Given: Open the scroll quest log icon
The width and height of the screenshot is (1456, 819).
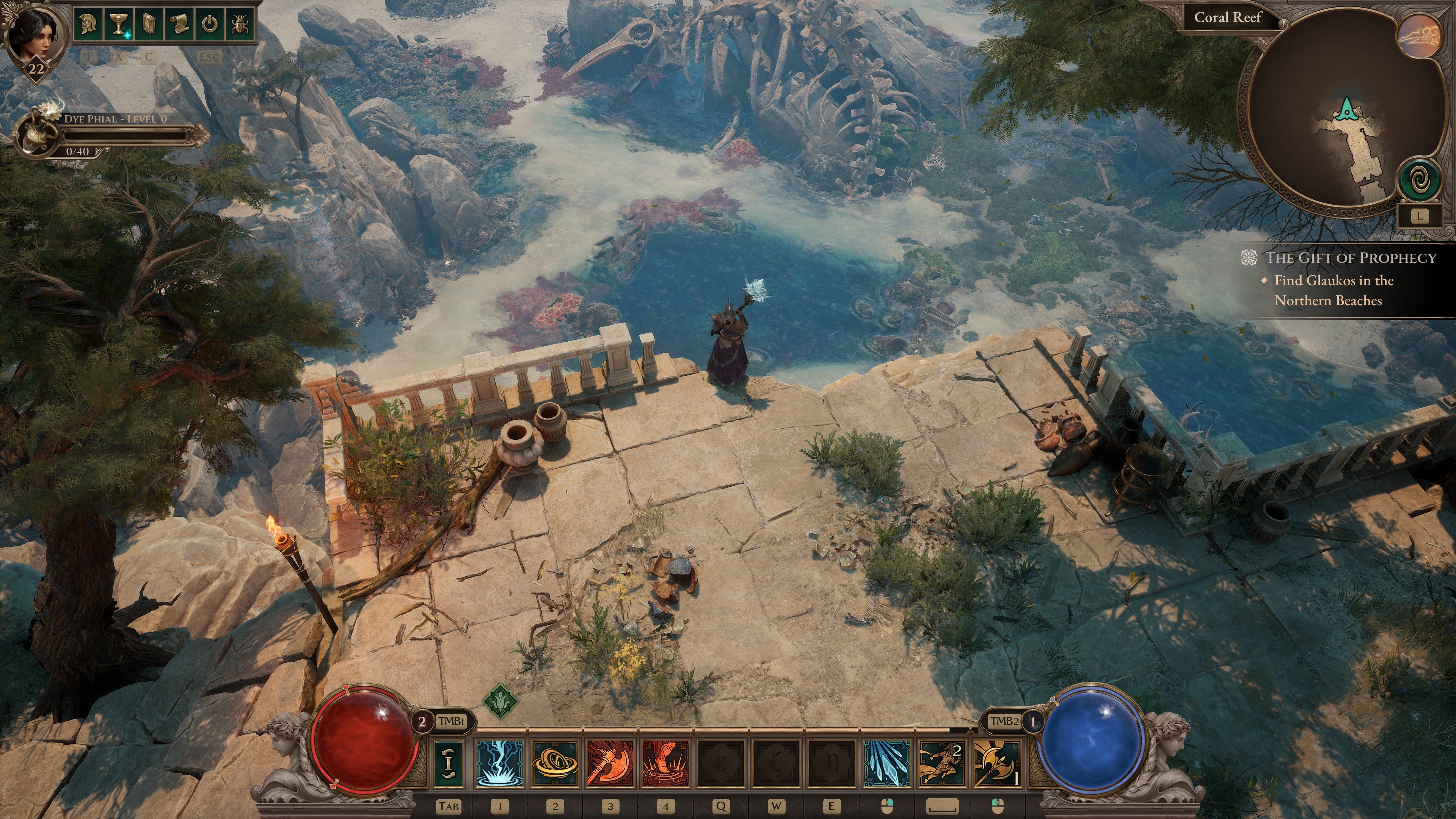Looking at the screenshot, I should [x=179, y=25].
